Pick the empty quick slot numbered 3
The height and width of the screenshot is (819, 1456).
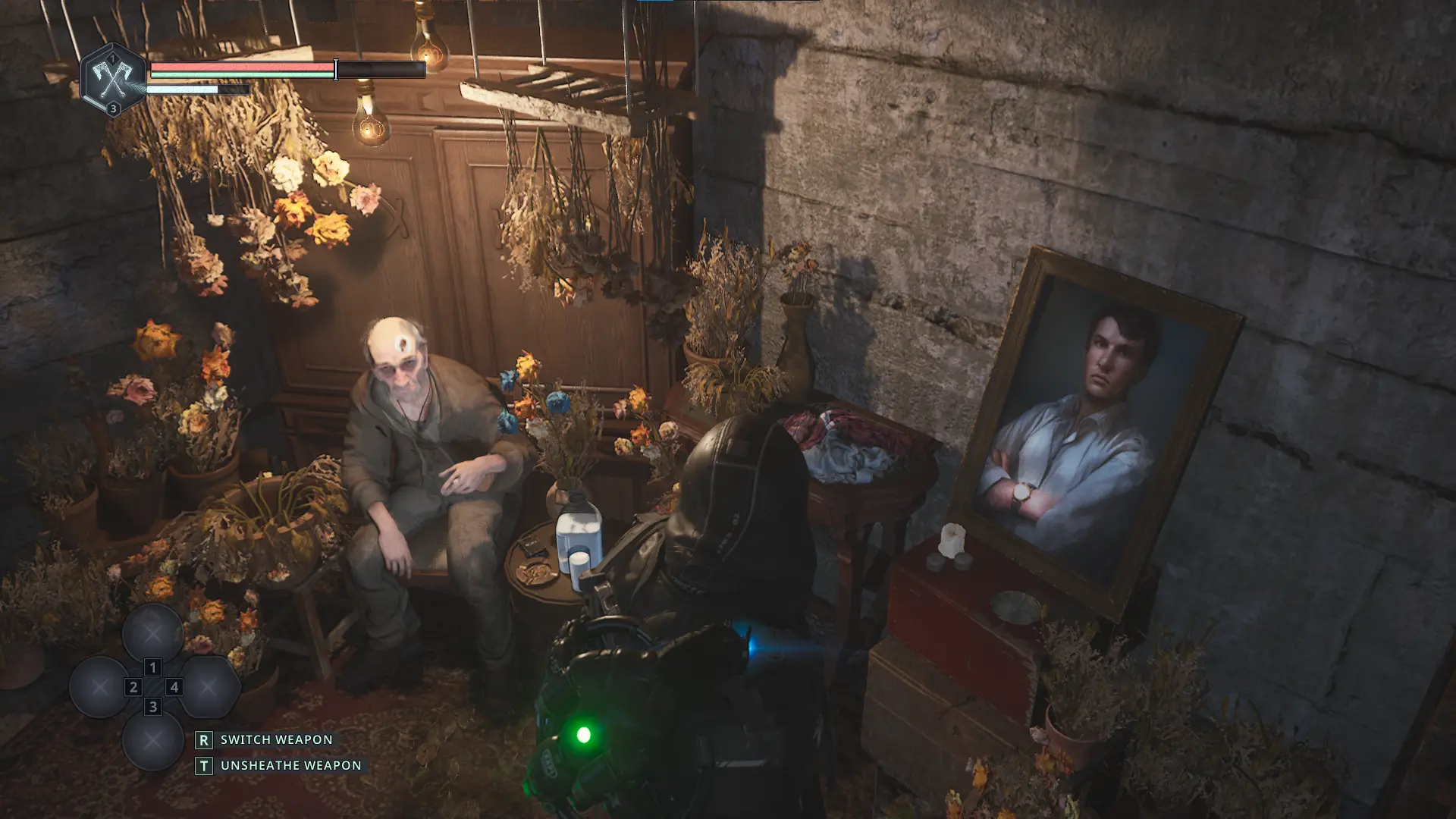(x=152, y=740)
